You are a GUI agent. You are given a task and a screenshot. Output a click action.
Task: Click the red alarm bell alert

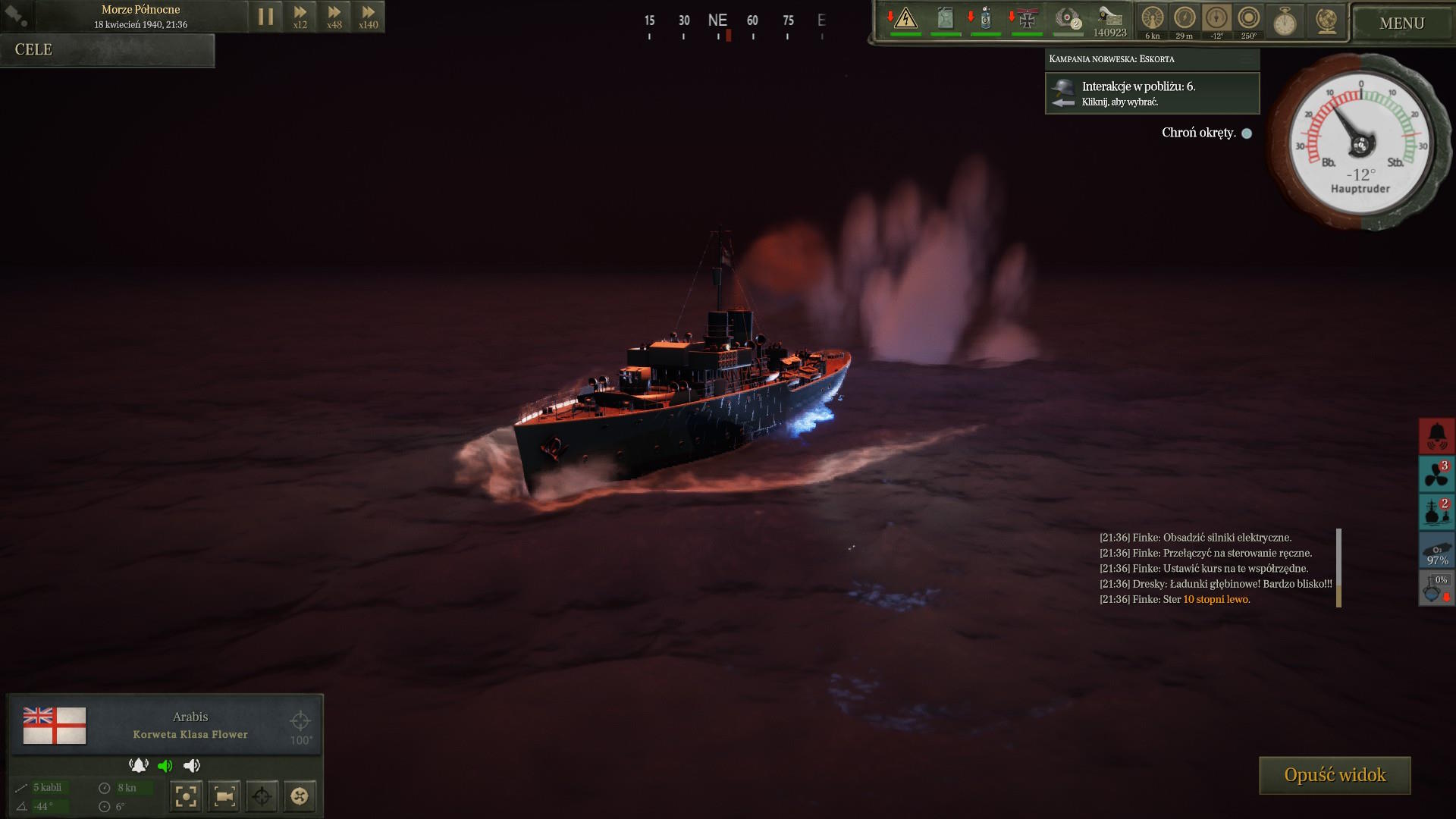point(1437,436)
